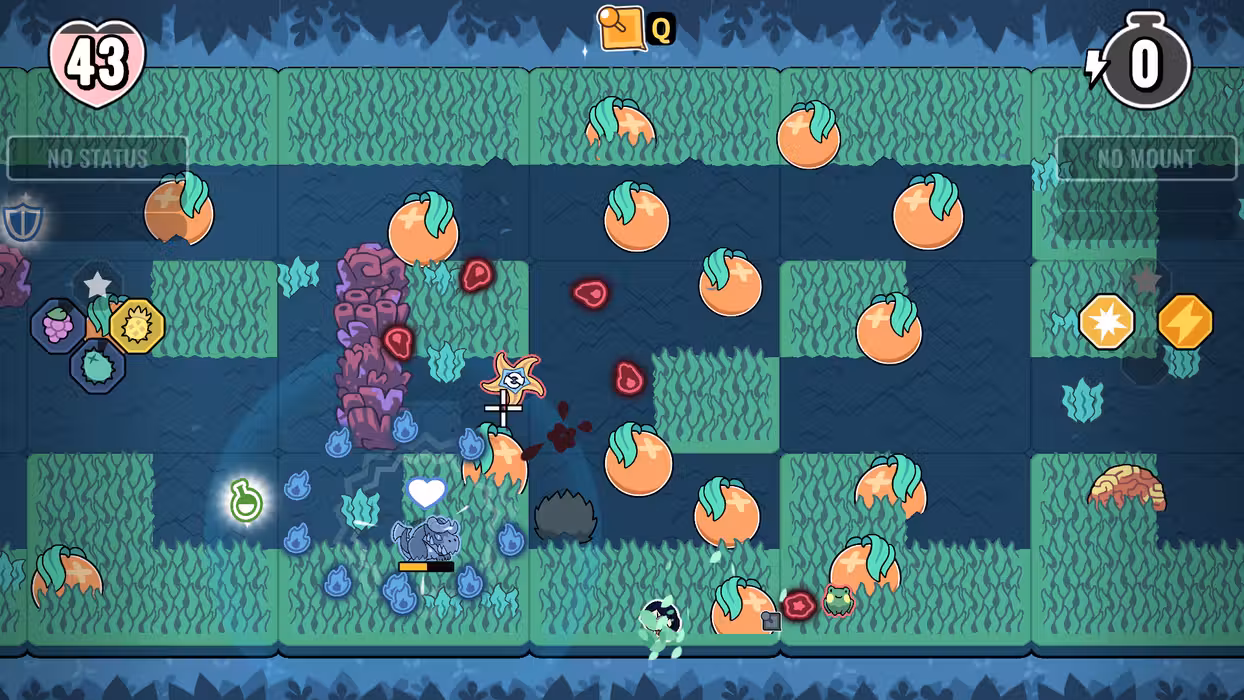Select the yellow spiky fruit slot

[136, 326]
